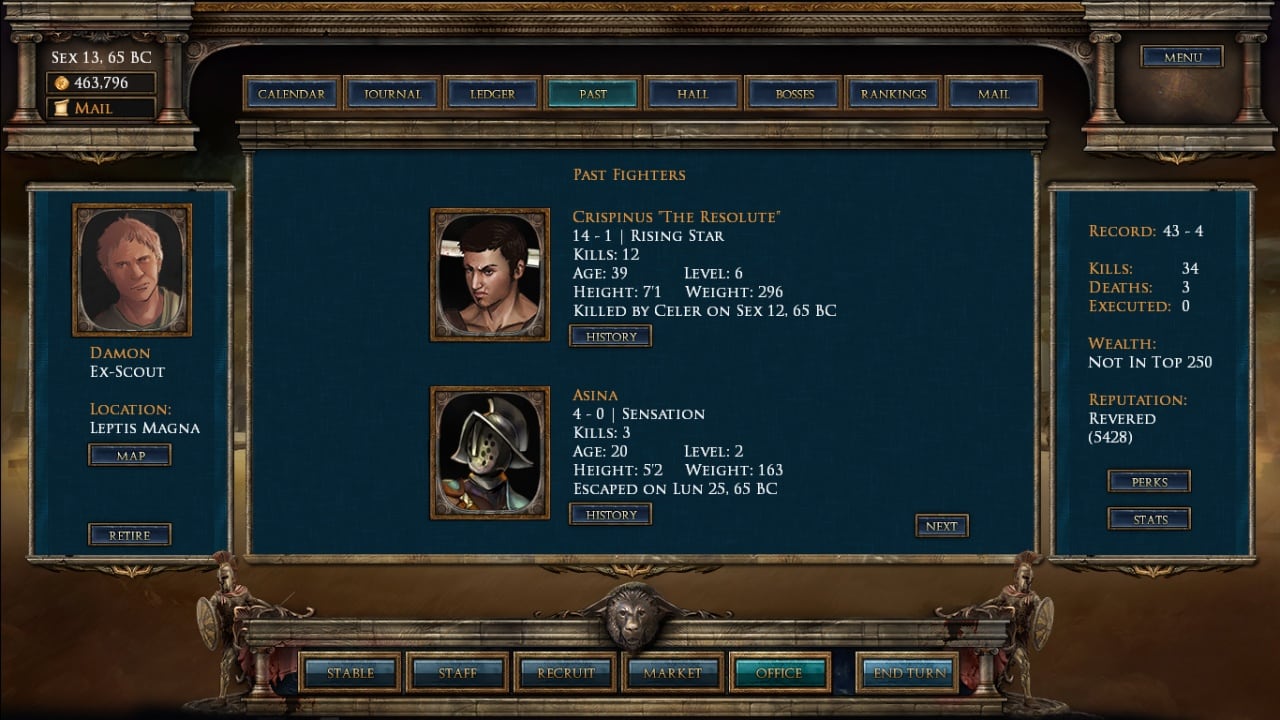Open the Mail tab in office bar
The image size is (1280, 720).
click(x=993, y=94)
